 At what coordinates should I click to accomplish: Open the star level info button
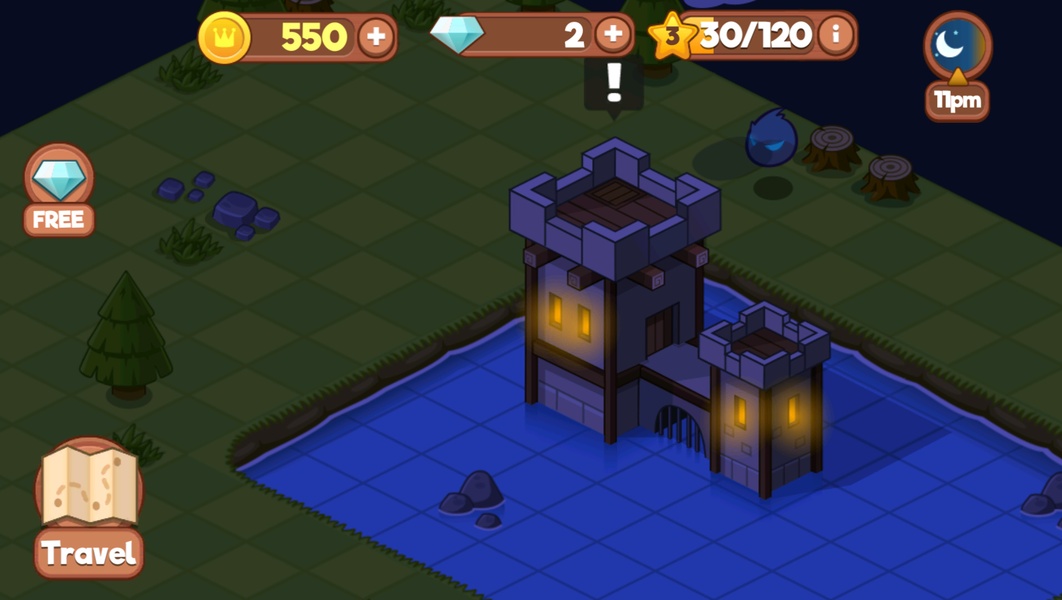pos(836,36)
